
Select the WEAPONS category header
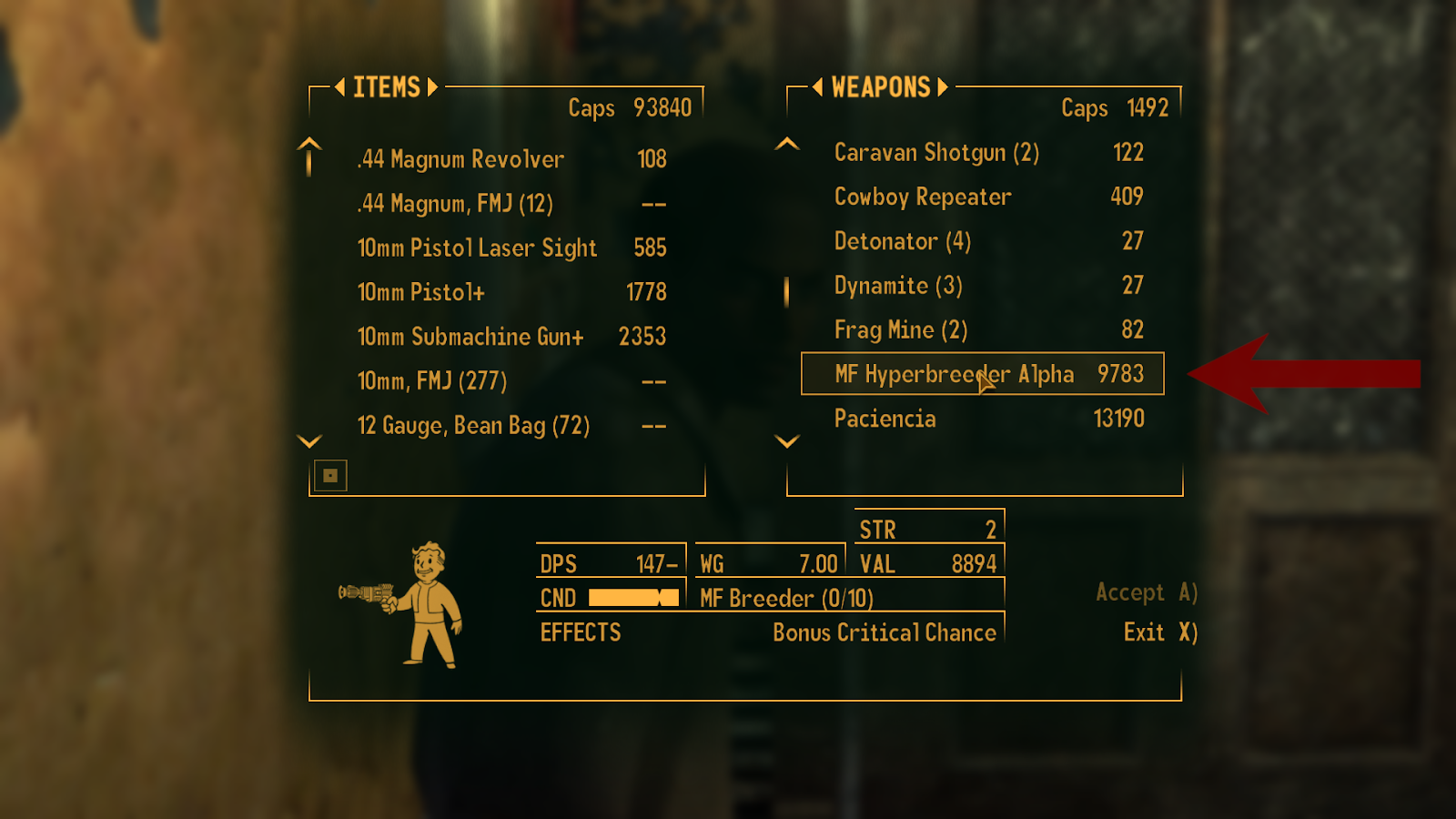[x=879, y=87]
